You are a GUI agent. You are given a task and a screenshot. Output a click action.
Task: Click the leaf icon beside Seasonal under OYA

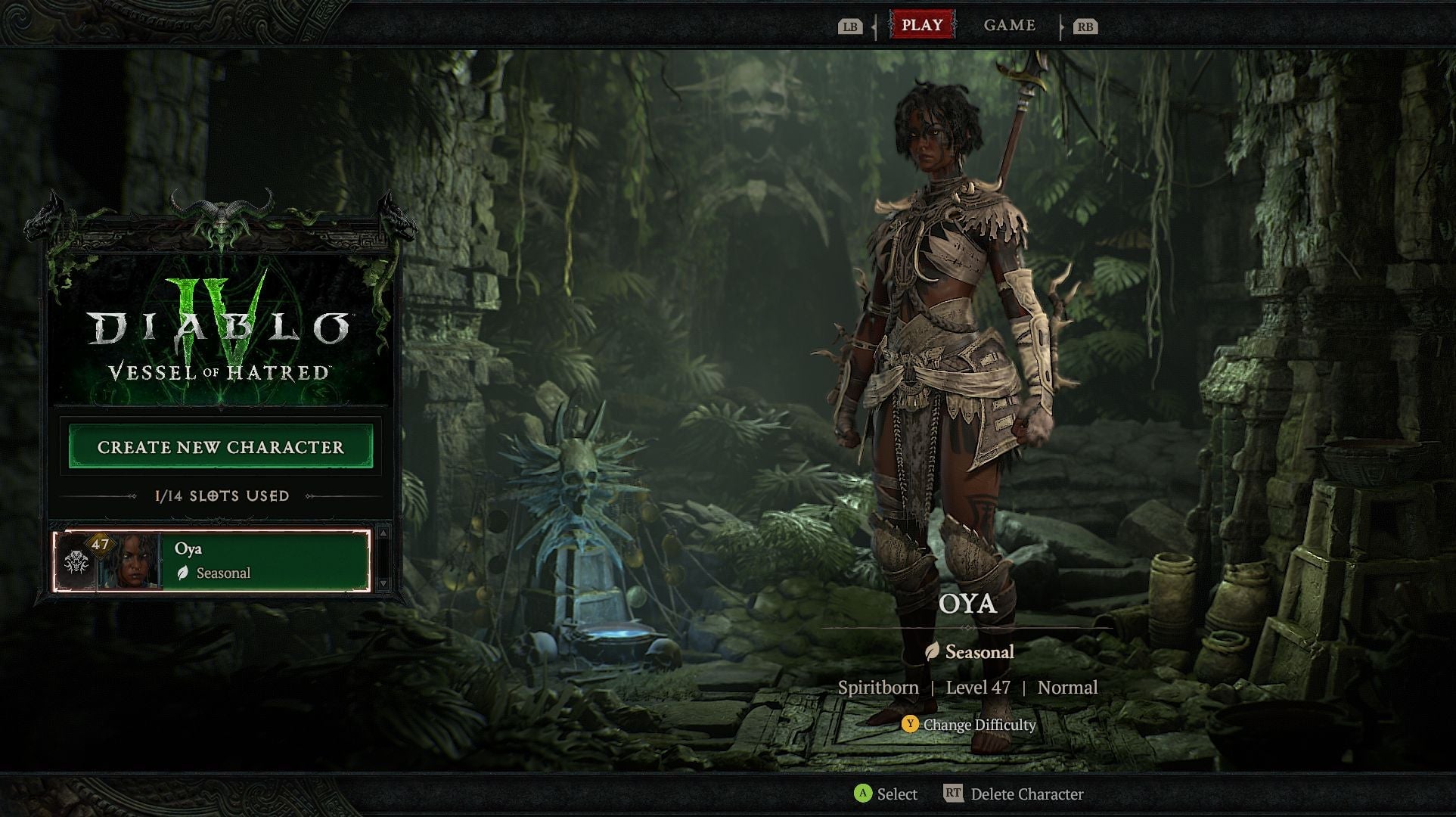[931, 651]
